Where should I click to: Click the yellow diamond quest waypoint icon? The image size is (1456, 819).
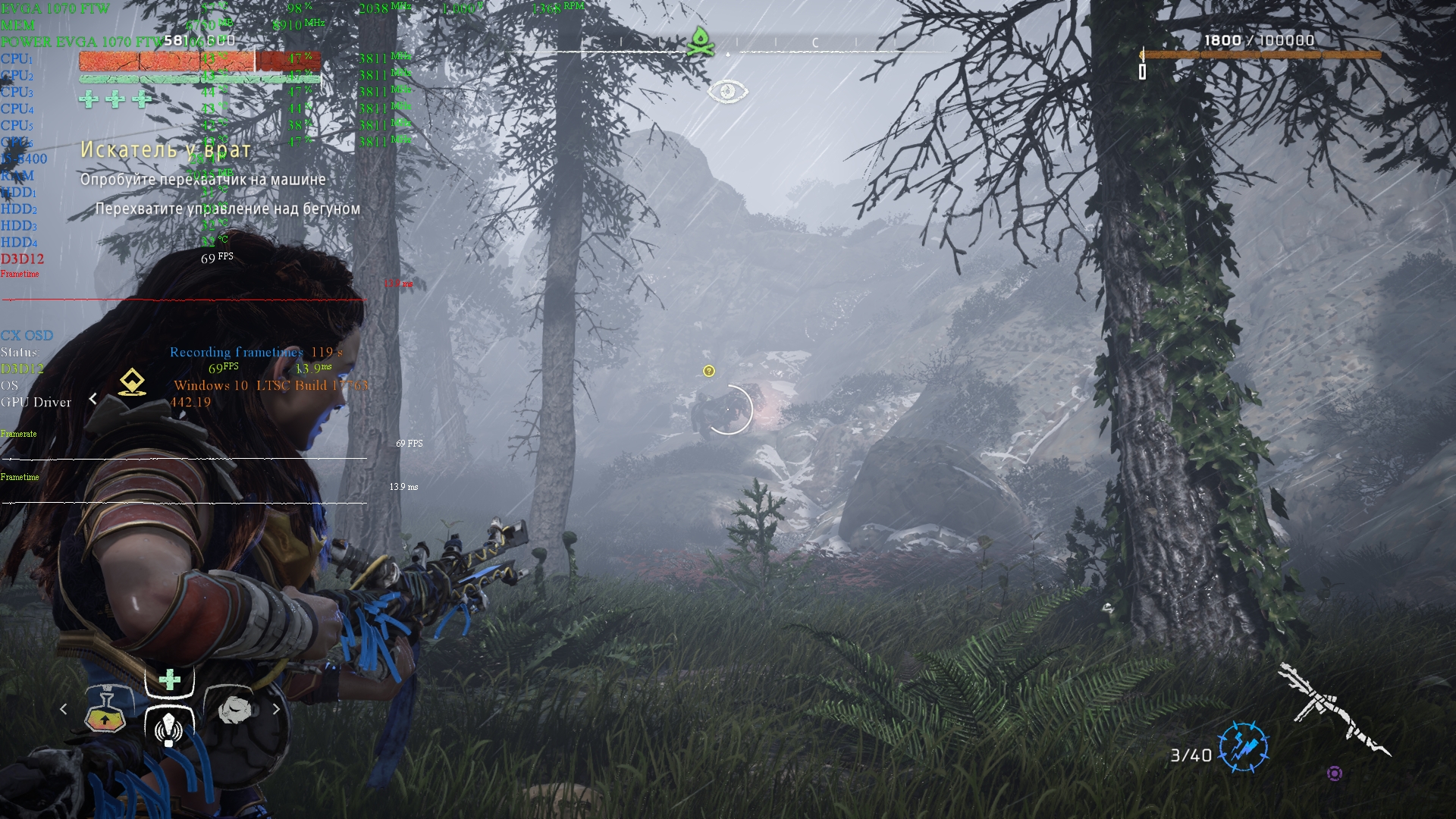pyautogui.click(x=133, y=382)
